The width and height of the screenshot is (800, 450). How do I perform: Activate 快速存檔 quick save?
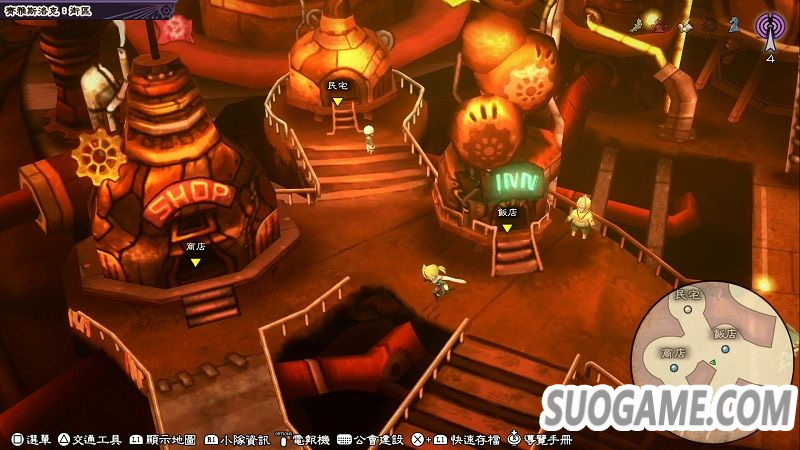point(468,440)
